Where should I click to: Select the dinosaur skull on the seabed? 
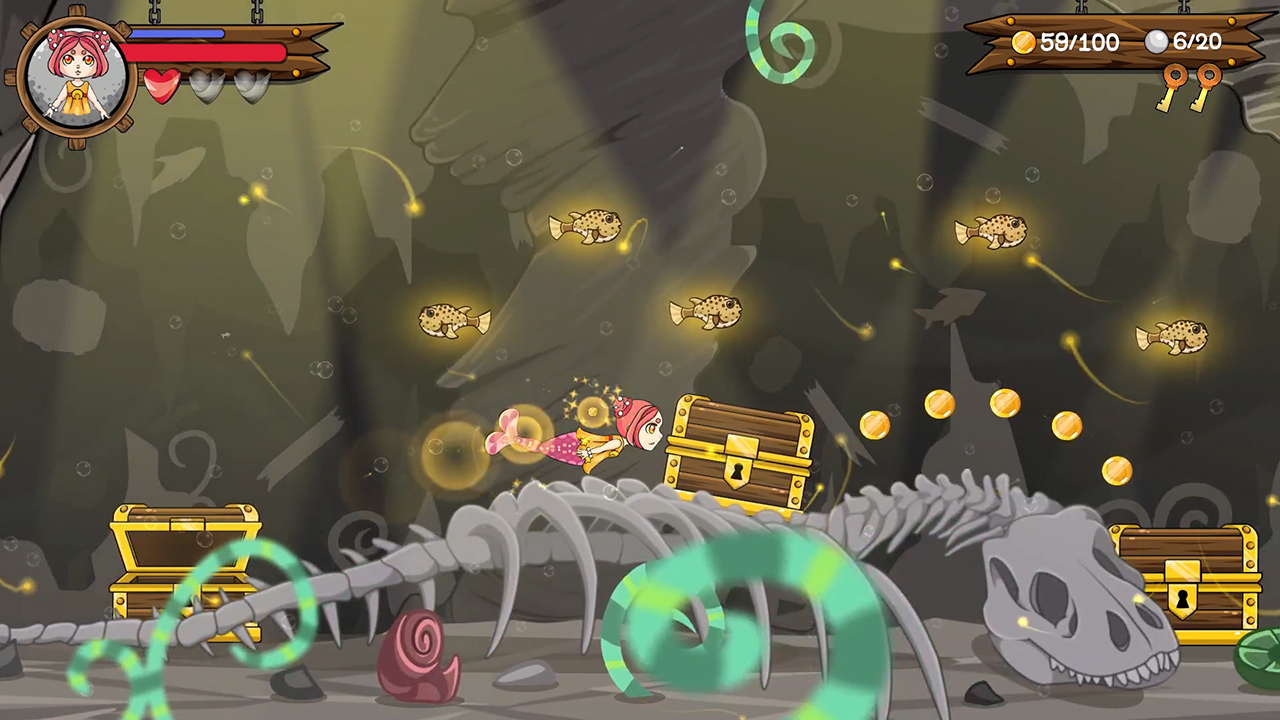click(x=1065, y=600)
